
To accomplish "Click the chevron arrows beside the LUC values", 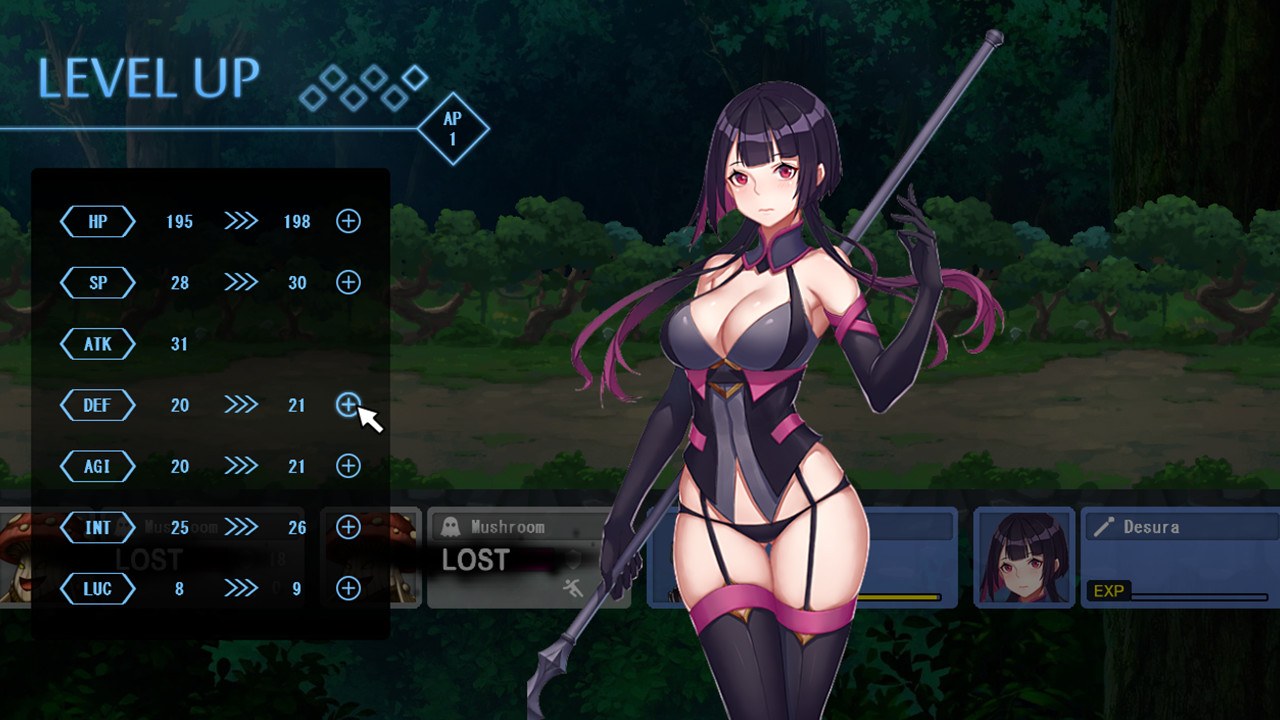I will [240, 589].
